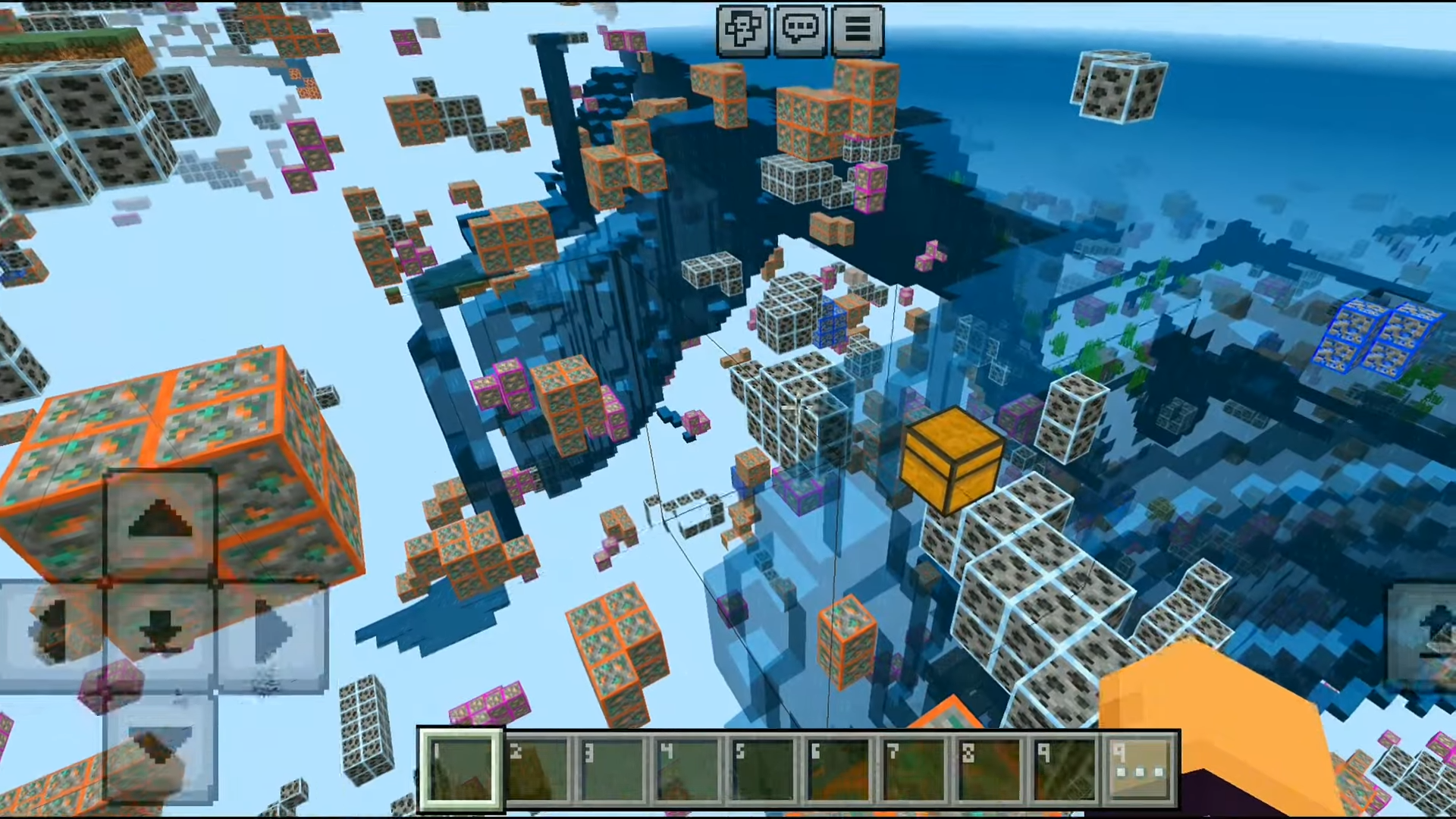Open inventory with the three-dots button
Image resolution: width=1456 pixels, height=819 pixels.
click(x=1139, y=770)
